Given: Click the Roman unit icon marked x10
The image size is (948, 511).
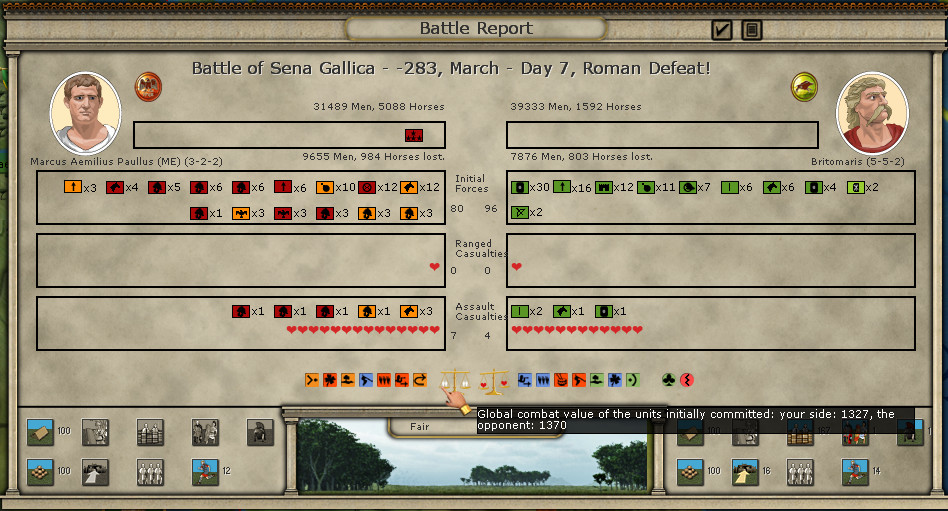Looking at the screenshot, I should click(x=324, y=187).
